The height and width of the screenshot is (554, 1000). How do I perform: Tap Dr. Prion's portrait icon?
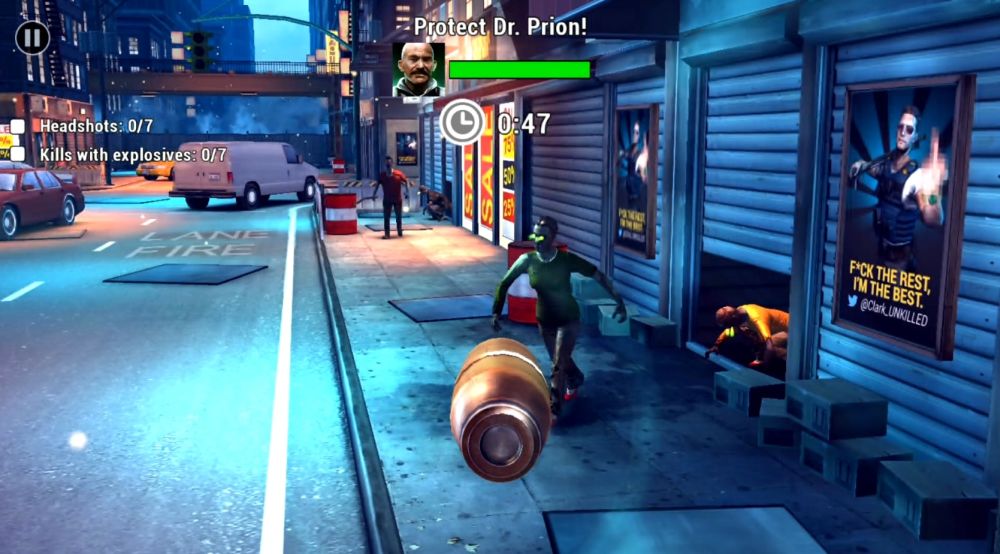419,69
